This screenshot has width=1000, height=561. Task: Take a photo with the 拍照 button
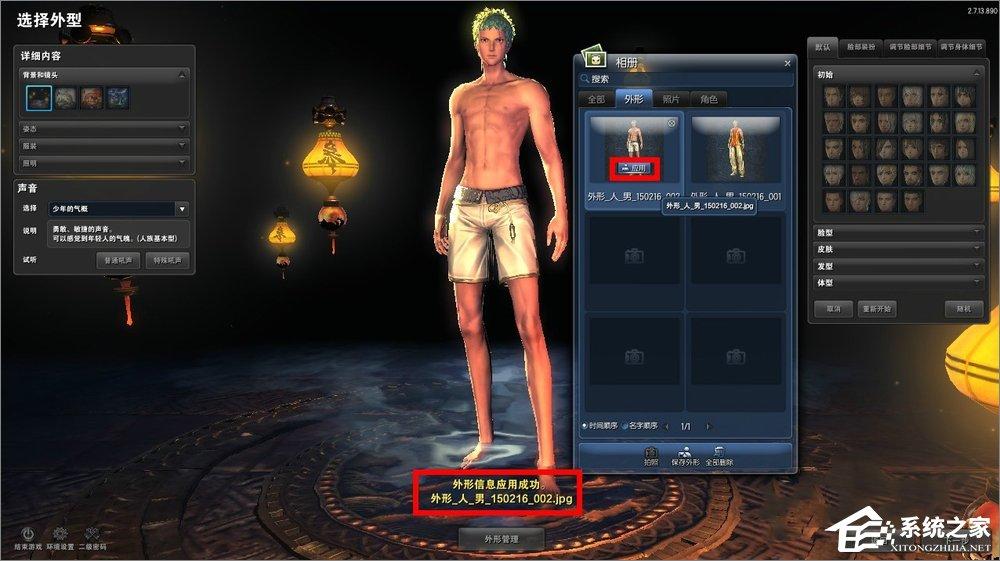click(x=651, y=457)
